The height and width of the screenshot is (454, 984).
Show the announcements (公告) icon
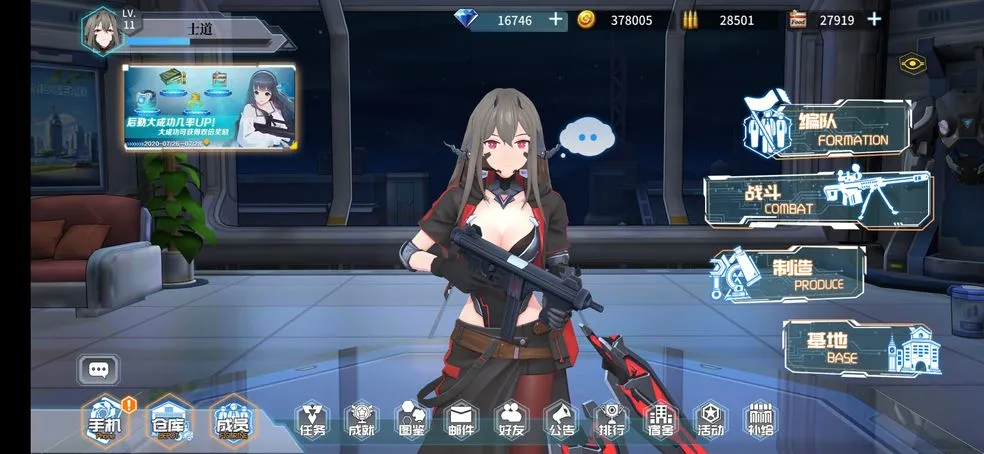click(561, 420)
